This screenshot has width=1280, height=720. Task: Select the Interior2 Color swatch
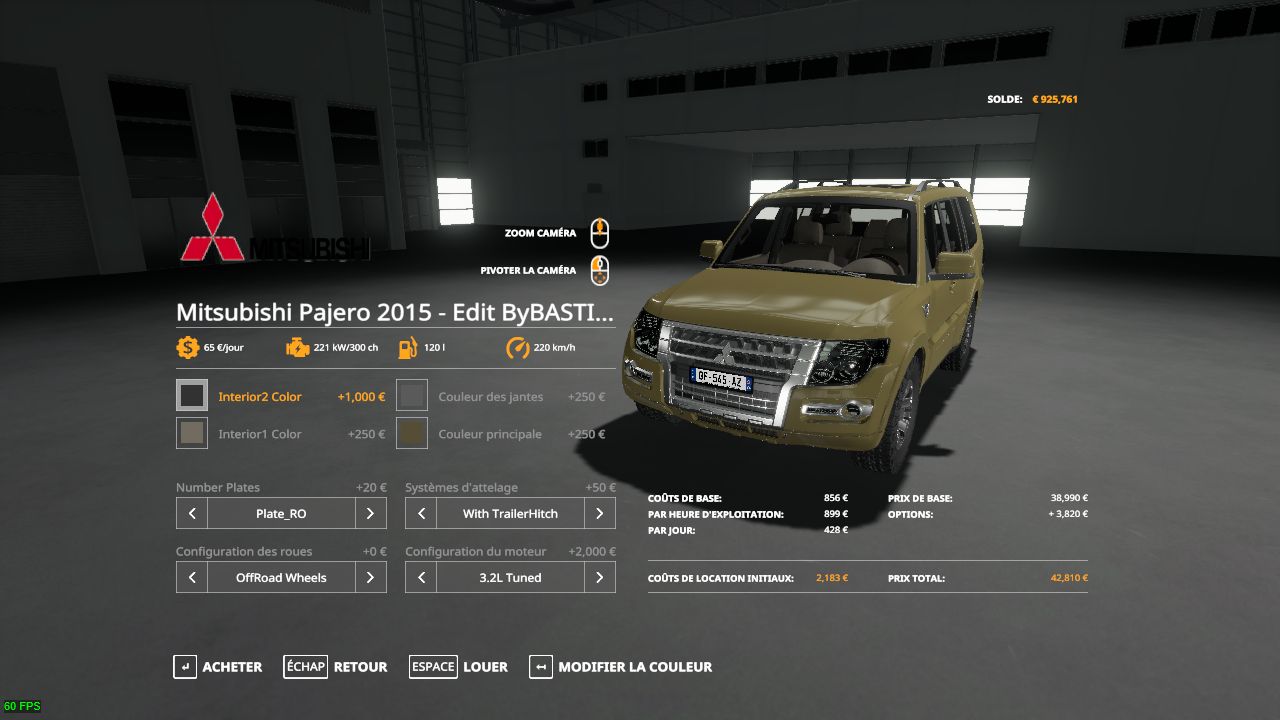[192, 396]
